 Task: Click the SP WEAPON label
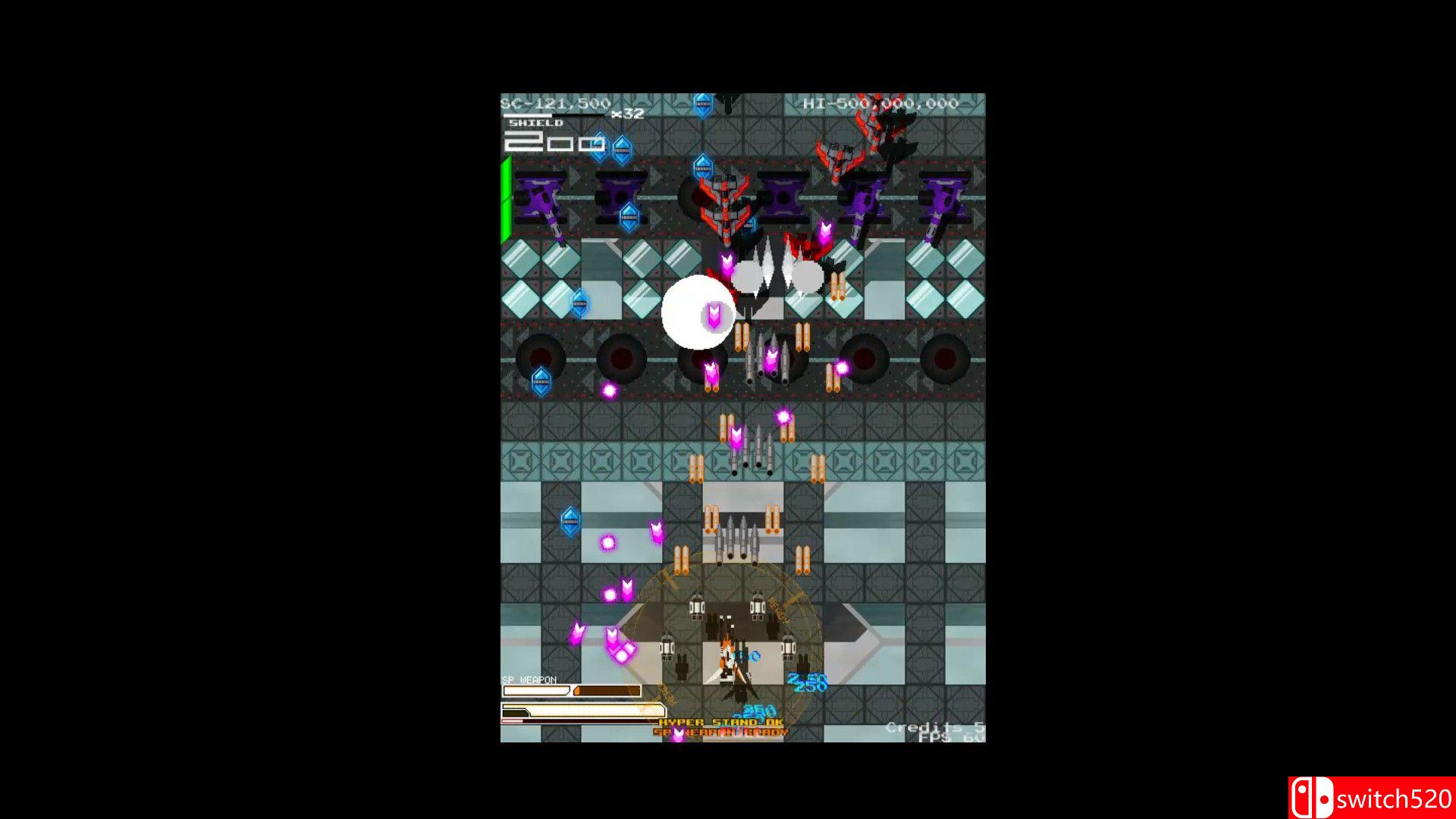click(x=529, y=681)
